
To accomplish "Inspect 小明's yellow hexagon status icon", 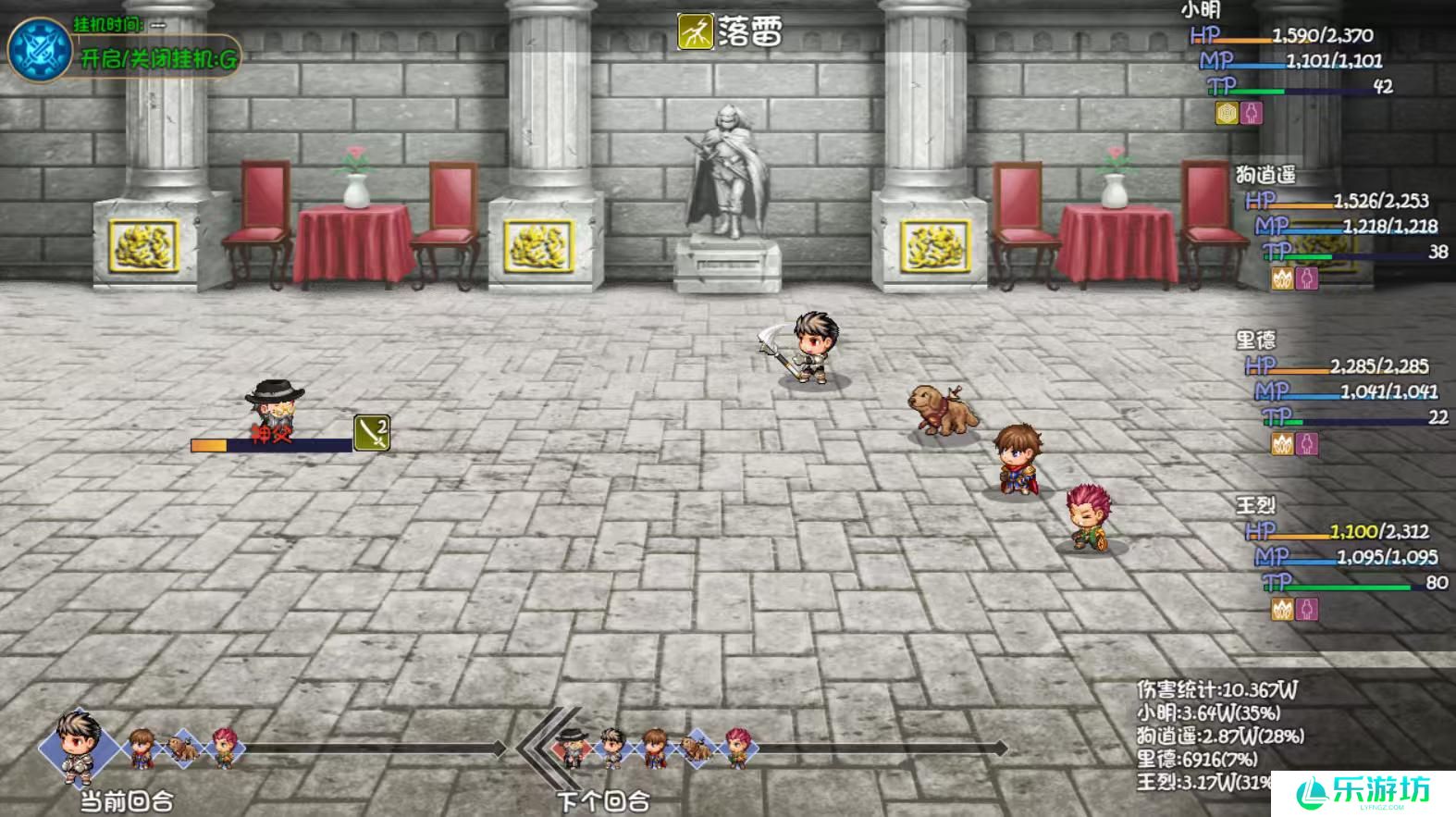I will point(1227,113).
